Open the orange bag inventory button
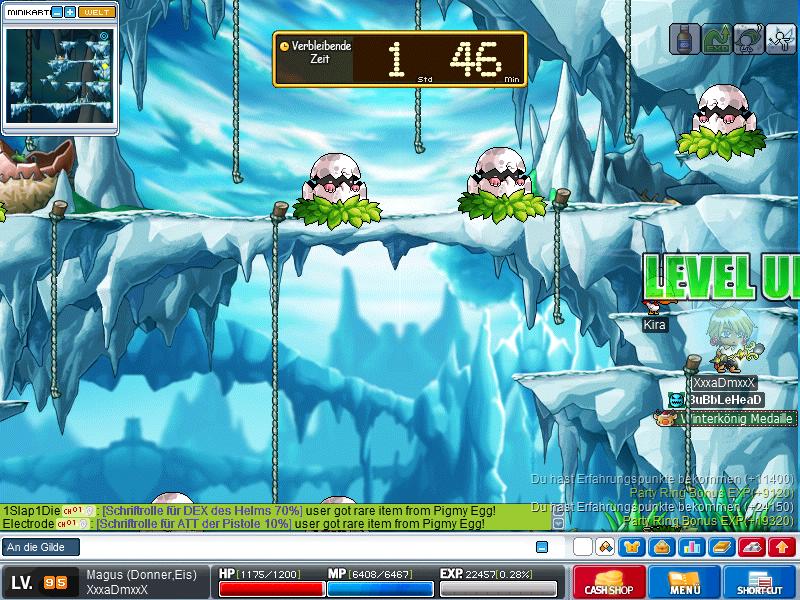This screenshot has height=600, width=800. pos(661,547)
